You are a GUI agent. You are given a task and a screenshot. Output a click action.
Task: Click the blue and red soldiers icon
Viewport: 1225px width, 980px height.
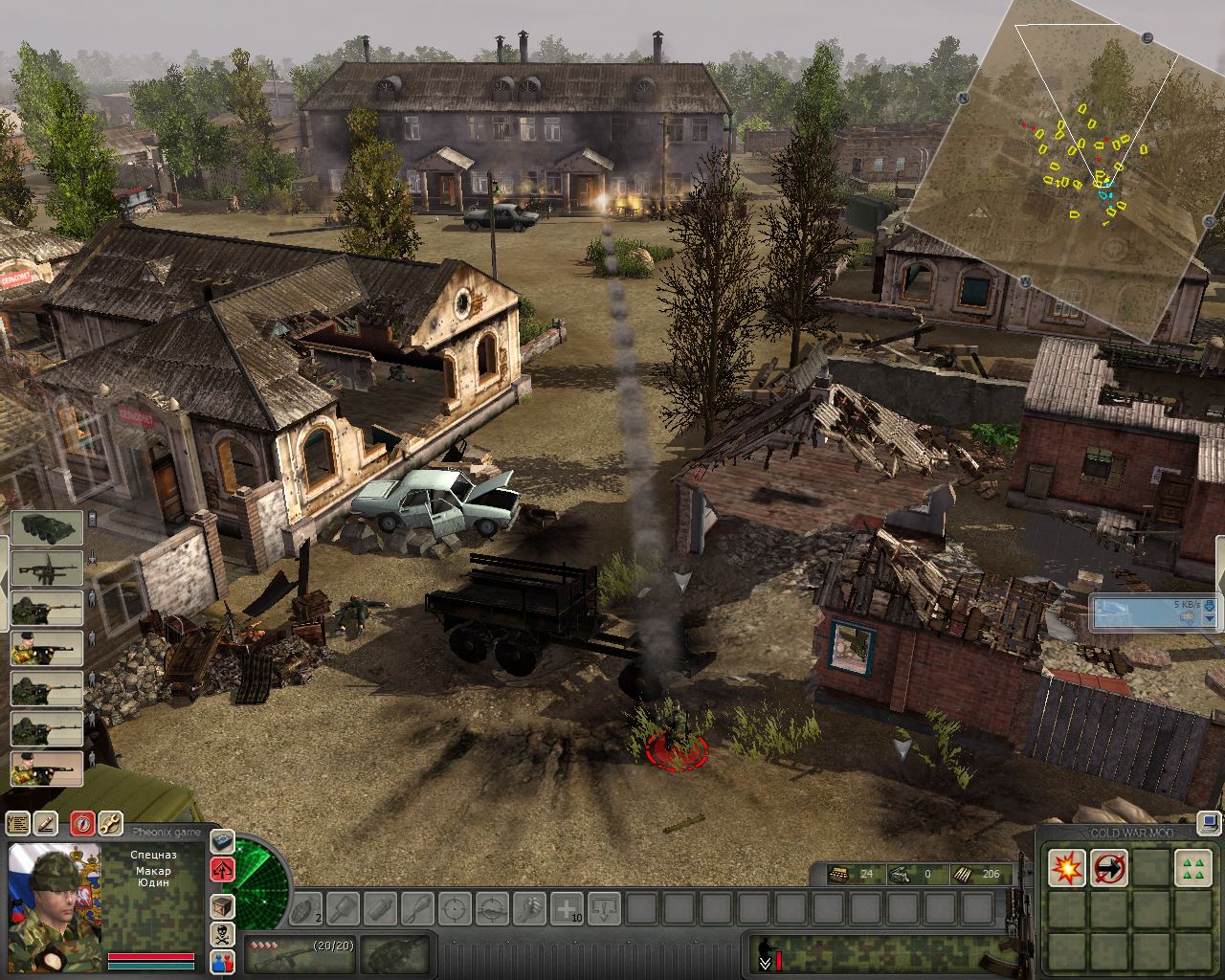coord(222,962)
